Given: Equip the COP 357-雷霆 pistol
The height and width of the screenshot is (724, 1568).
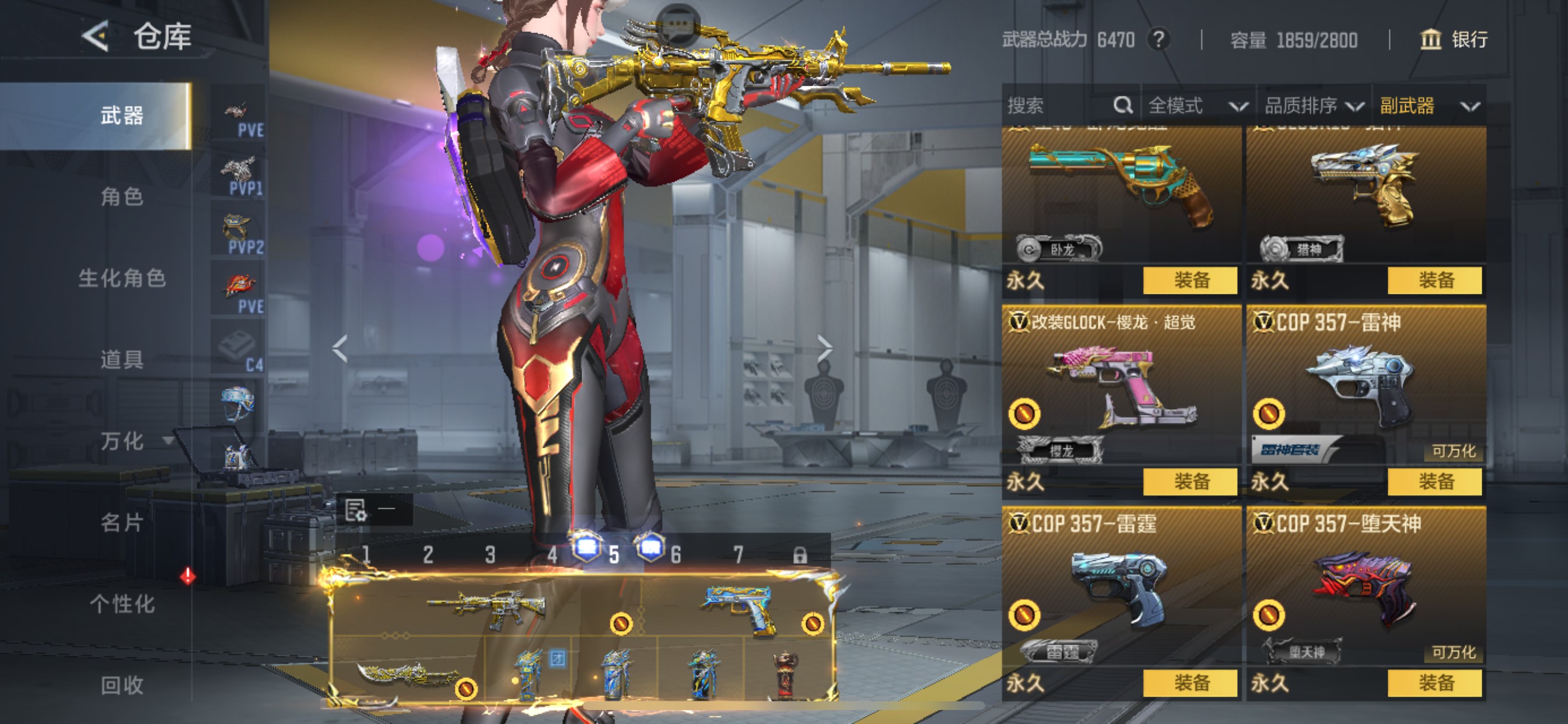Looking at the screenshot, I should click(x=1190, y=683).
